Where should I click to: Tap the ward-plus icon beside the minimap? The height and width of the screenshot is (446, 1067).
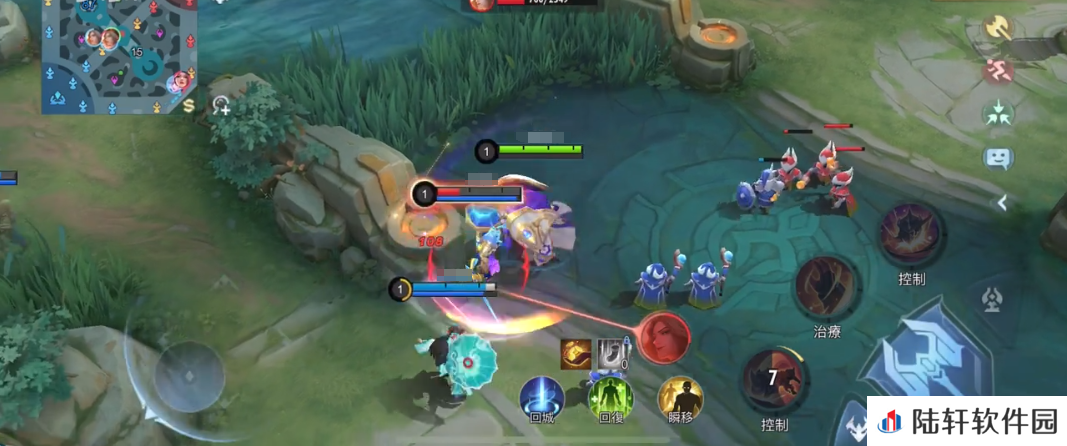click(221, 104)
